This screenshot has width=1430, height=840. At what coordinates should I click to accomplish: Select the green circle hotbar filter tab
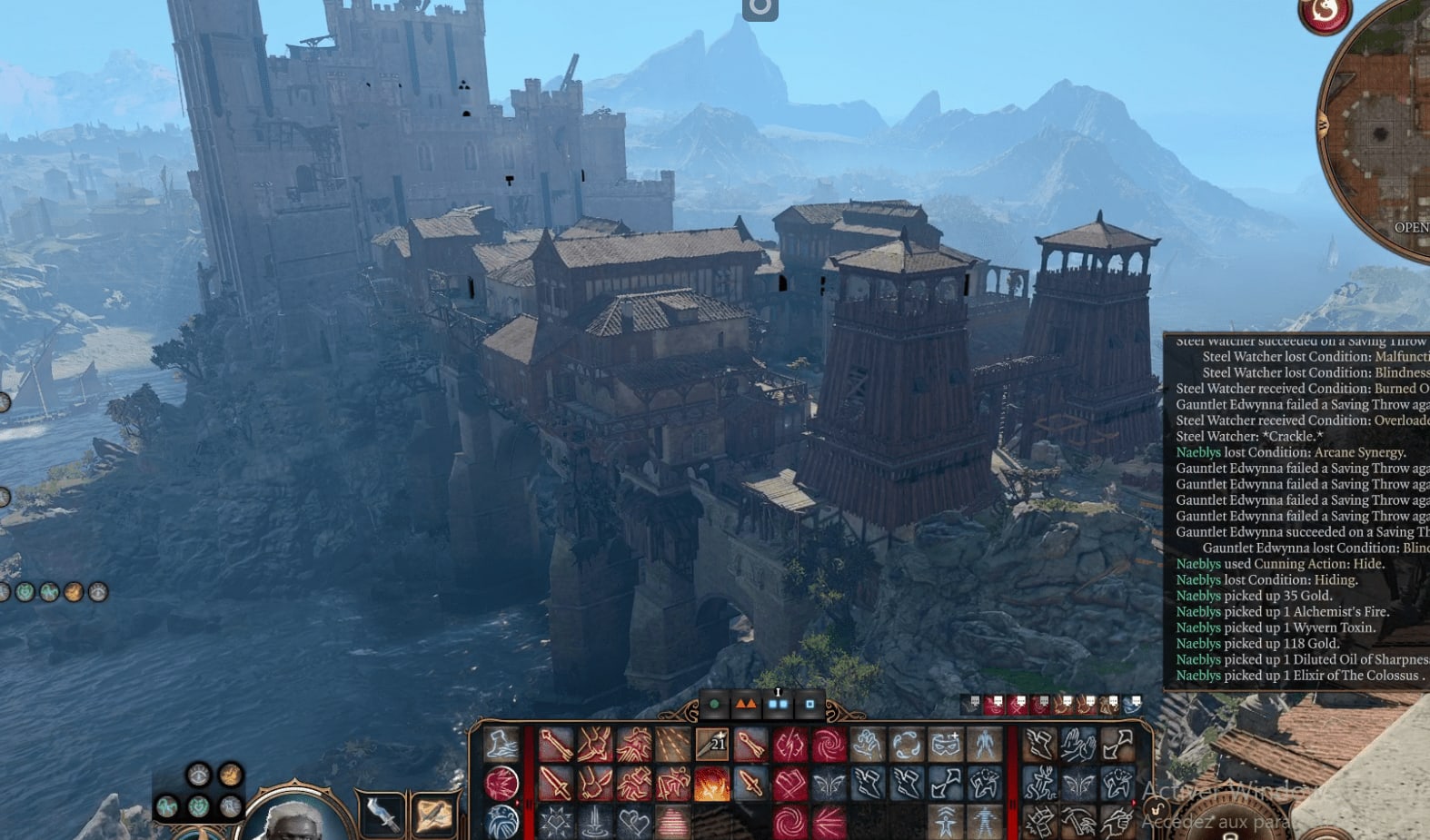click(x=714, y=704)
